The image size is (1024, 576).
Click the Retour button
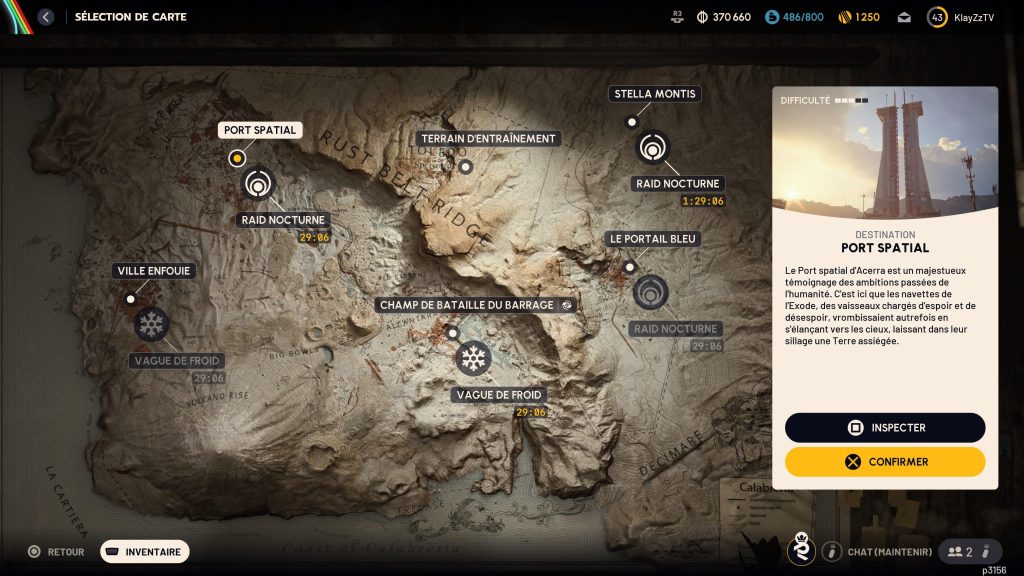click(56, 551)
